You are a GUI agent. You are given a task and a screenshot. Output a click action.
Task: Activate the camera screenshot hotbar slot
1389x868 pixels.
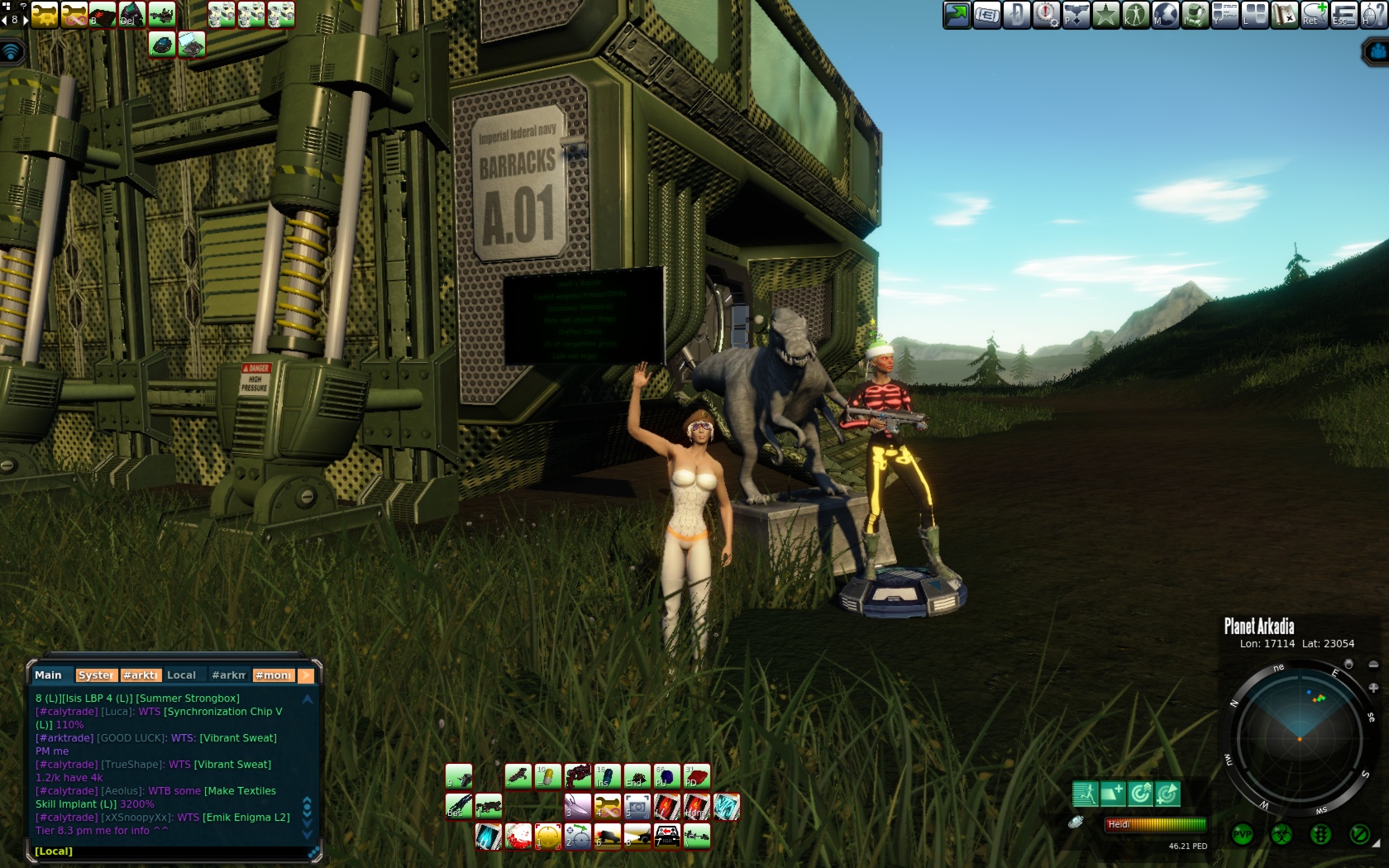click(x=637, y=805)
